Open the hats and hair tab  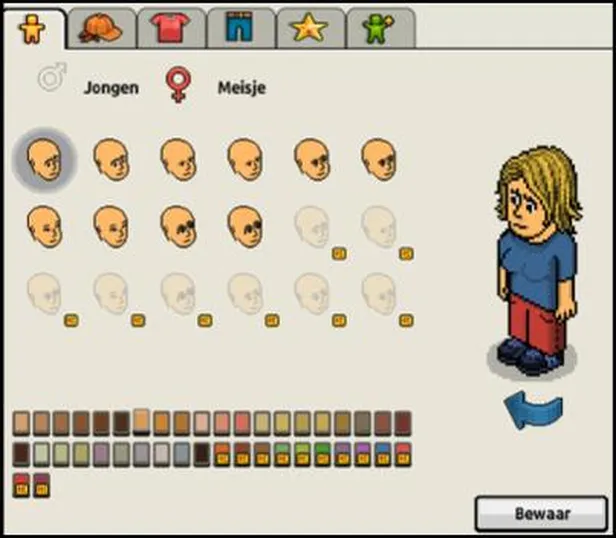(x=101, y=29)
